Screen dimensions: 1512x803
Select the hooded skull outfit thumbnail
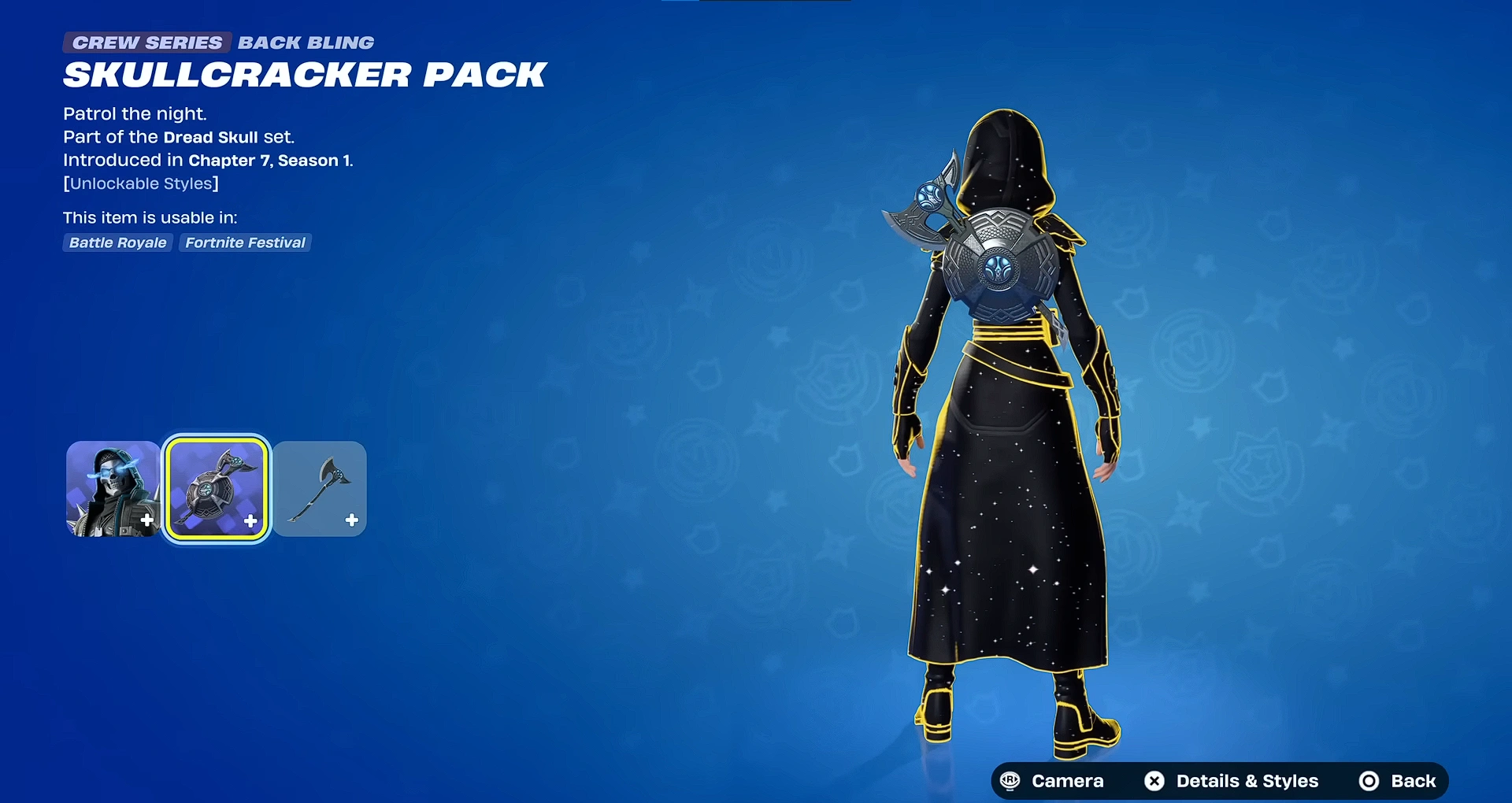click(113, 488)
